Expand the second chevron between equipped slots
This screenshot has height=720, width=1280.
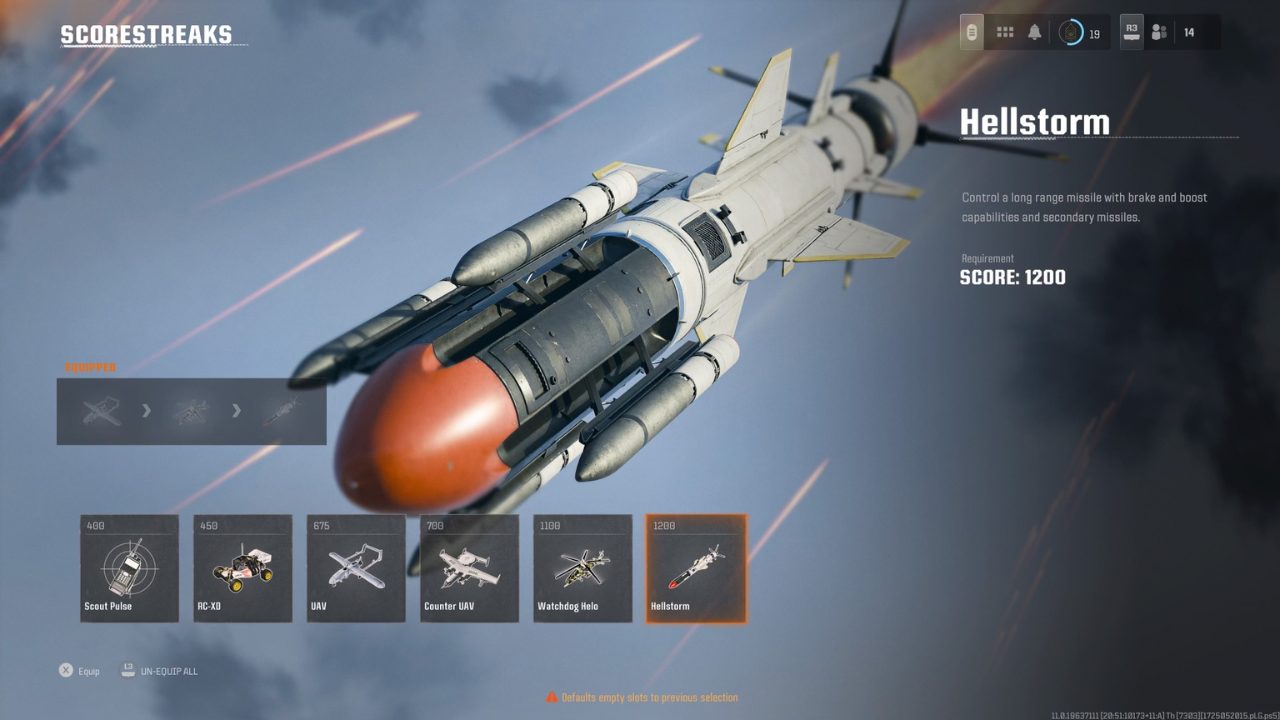pos(237,411)
